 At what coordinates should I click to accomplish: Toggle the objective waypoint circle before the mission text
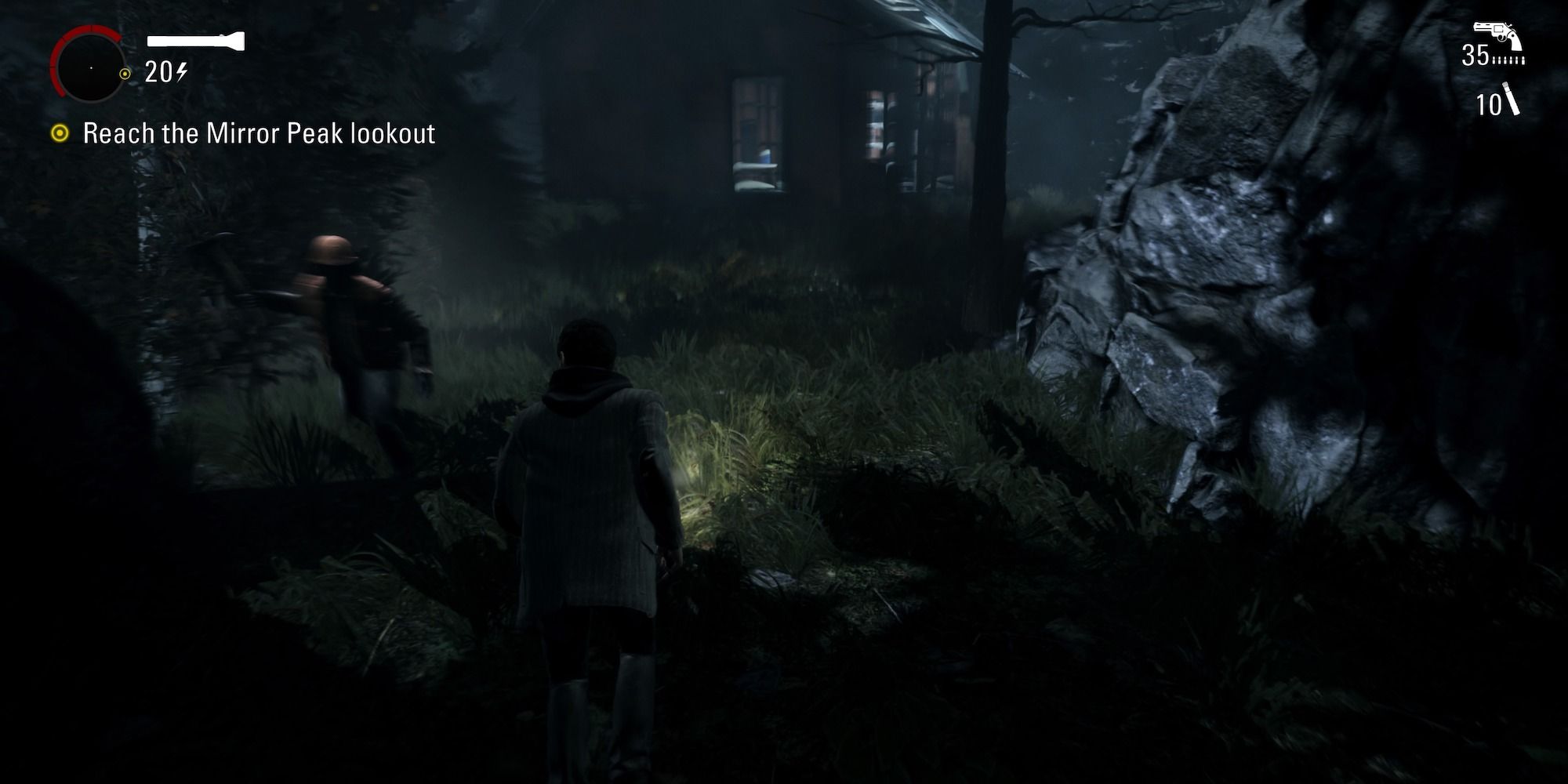pos(59,132)
